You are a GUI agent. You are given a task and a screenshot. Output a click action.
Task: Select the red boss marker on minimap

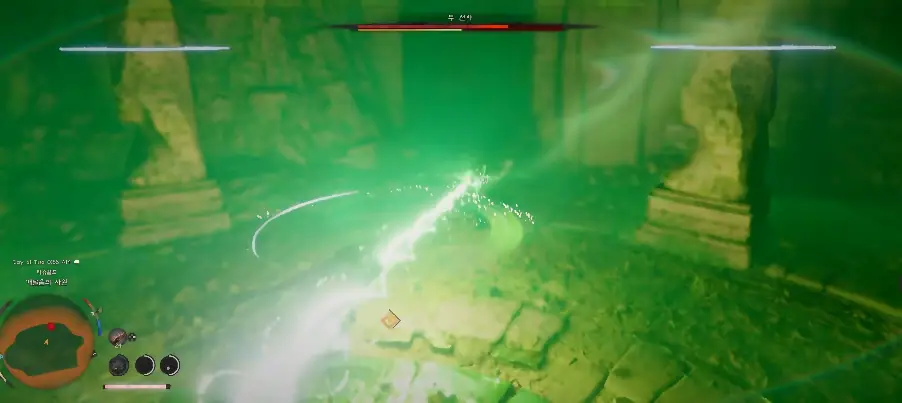[51, 327]
